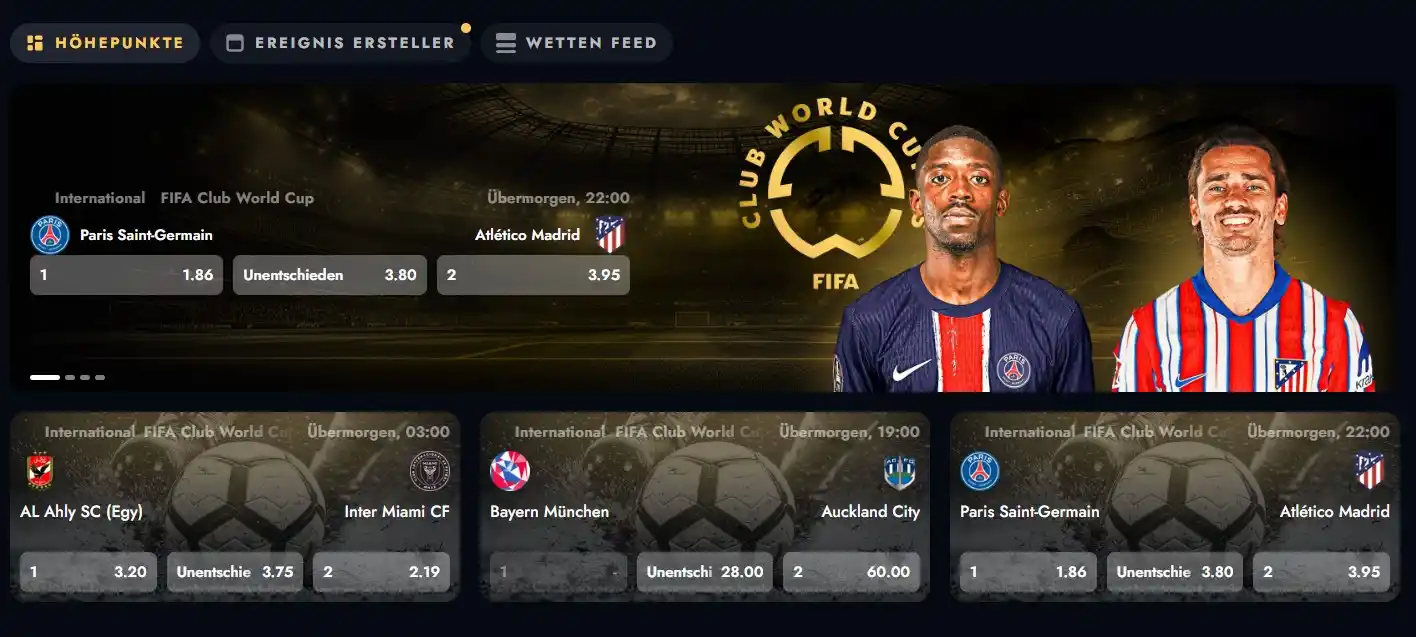Screen dimensions: 1416x637
Task: Select banner Unentschieden odds 3.80
Action: (x=329, y=275)
